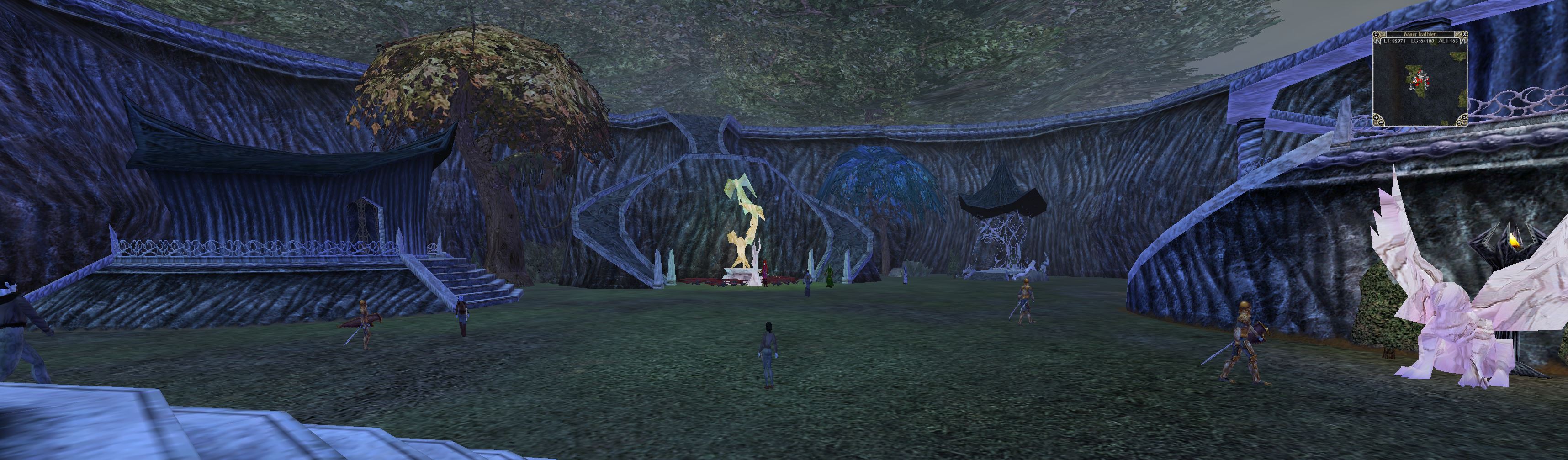Click the minimap zoom-out minus button
Viewport: 1568px width, 460px height.
coord(1382,122)
